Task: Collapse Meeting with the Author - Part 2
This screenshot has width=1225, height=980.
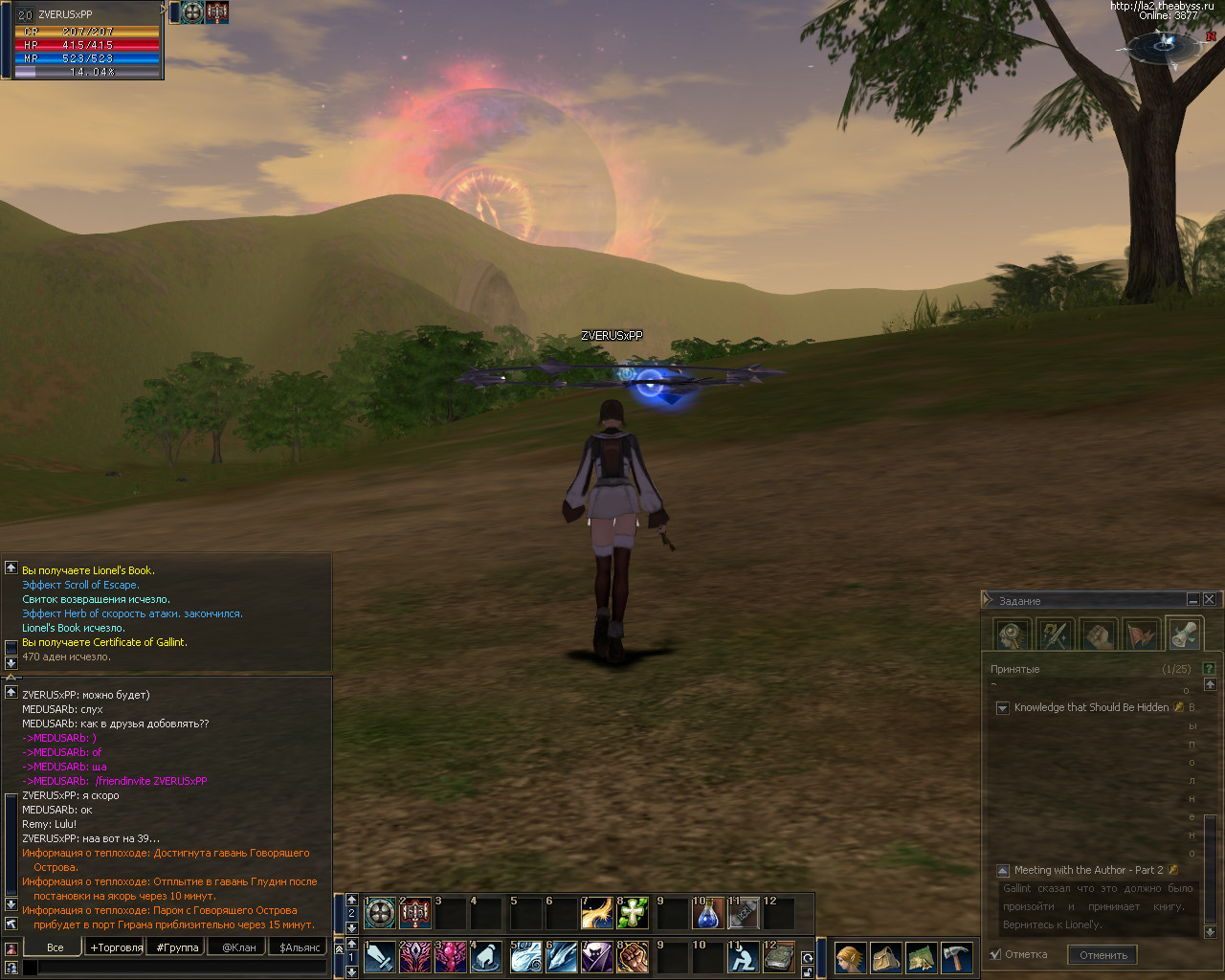Action: [x=1002, y=871]
